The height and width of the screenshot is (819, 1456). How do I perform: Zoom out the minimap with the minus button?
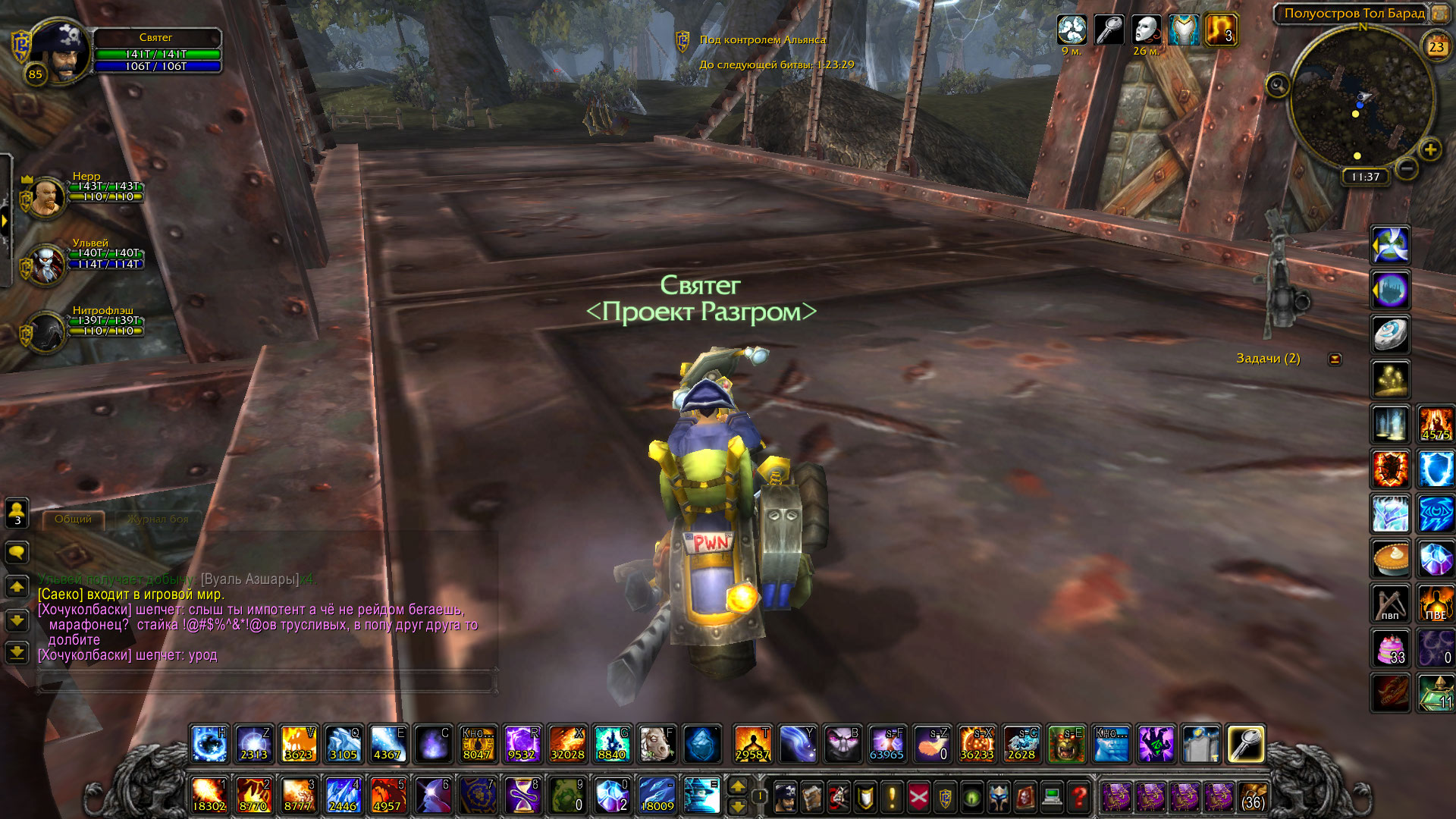point(1407,168)
